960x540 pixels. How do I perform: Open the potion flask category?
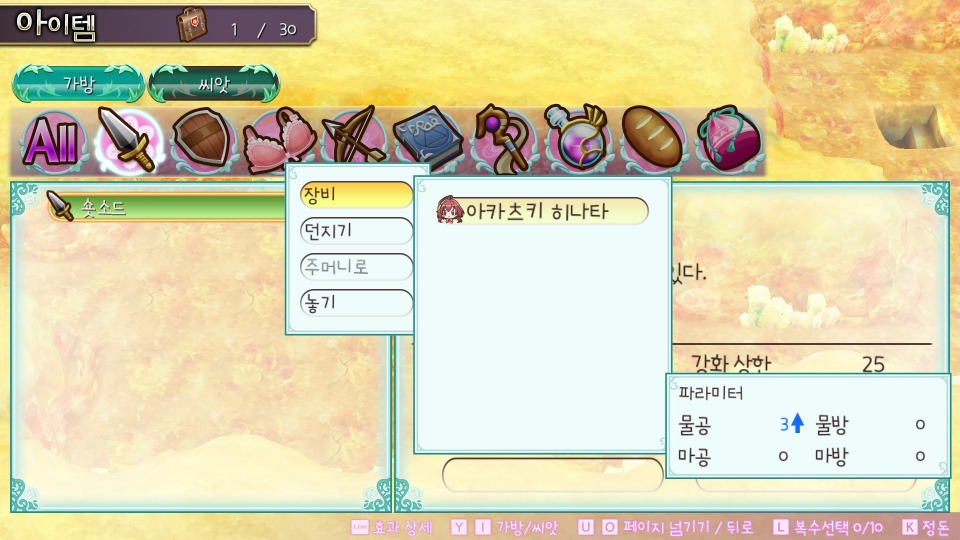[x=575, y=140]
